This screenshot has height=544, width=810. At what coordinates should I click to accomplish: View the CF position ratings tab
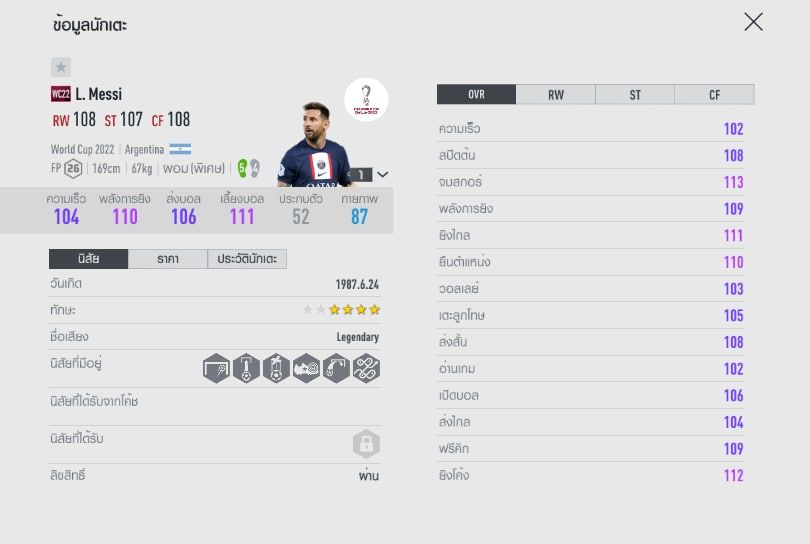[x=714, y=95]
